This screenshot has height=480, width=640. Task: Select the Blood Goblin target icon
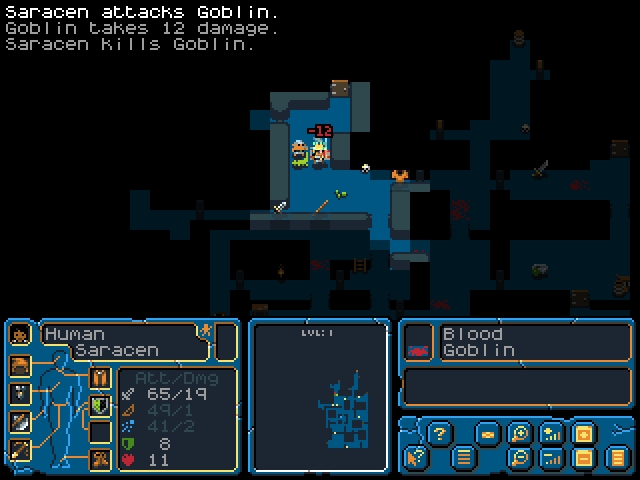(418, 349)
